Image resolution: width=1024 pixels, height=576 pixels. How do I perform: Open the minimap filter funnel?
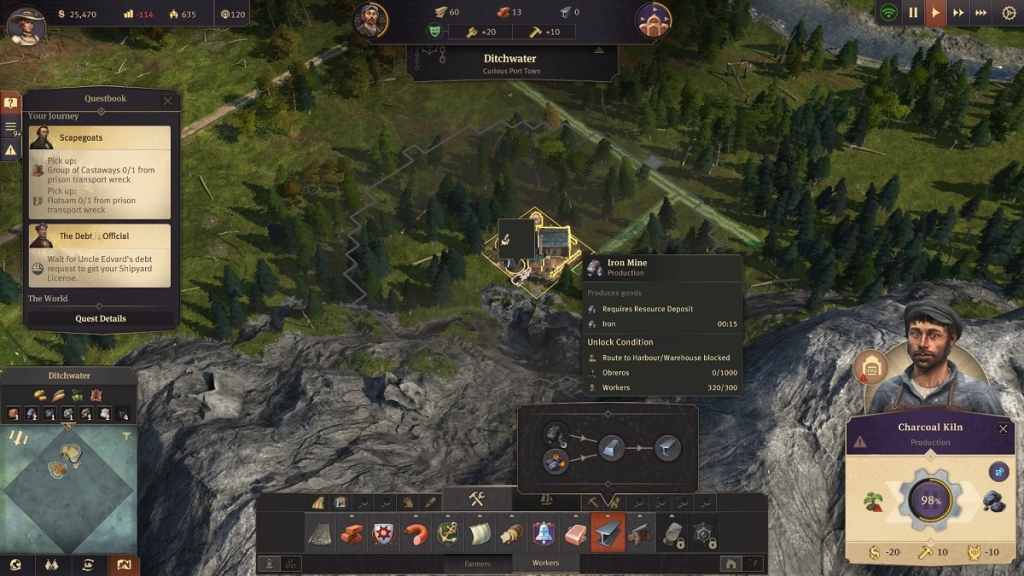[127, 436]
